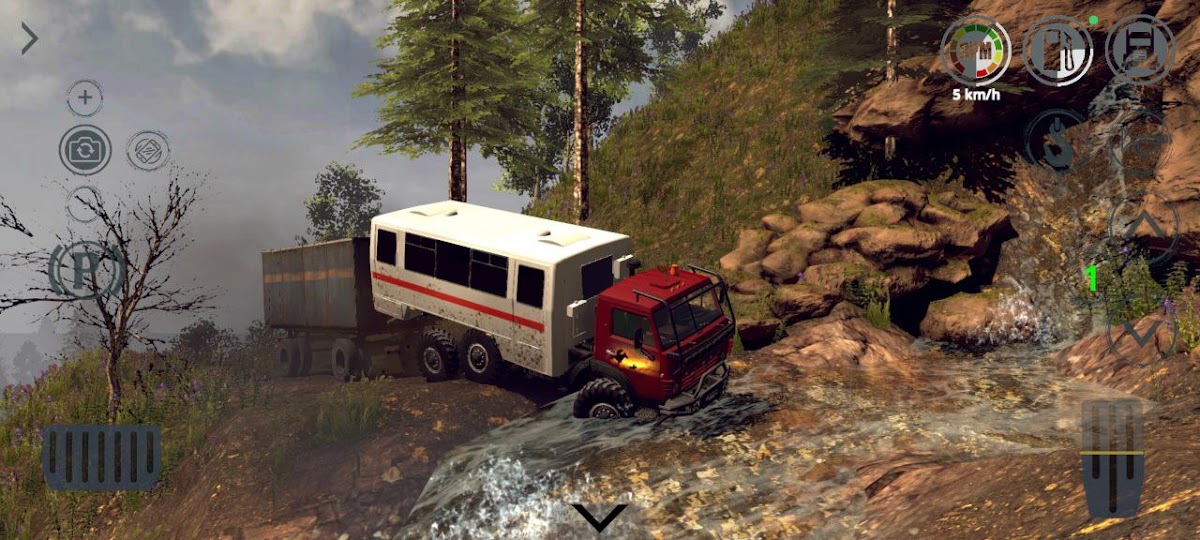The image size is (1200, 540).
Task: Tap the fuel pump icon
Action: [1057, 50]
